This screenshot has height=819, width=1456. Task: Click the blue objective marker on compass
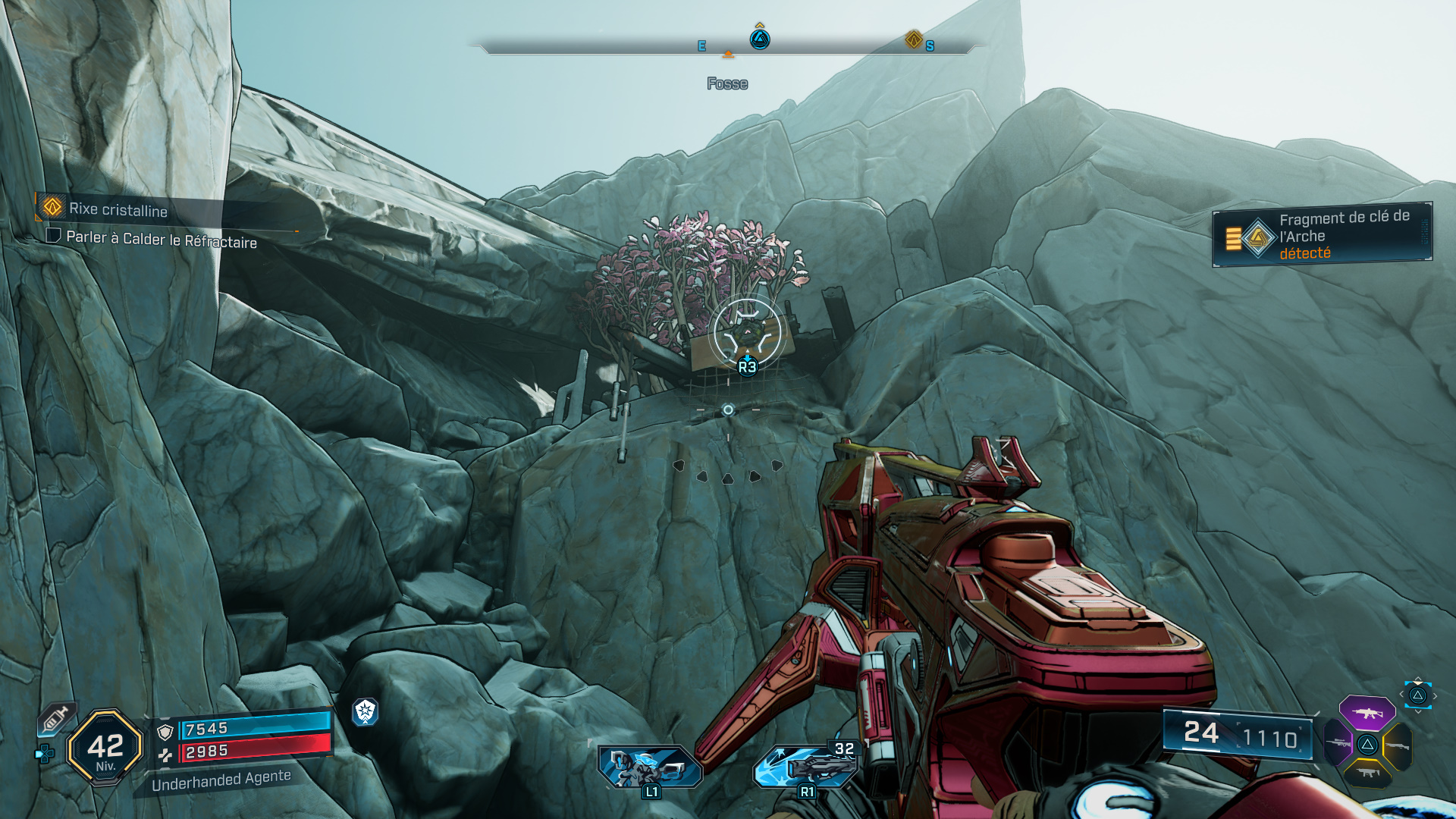point(760,39)
